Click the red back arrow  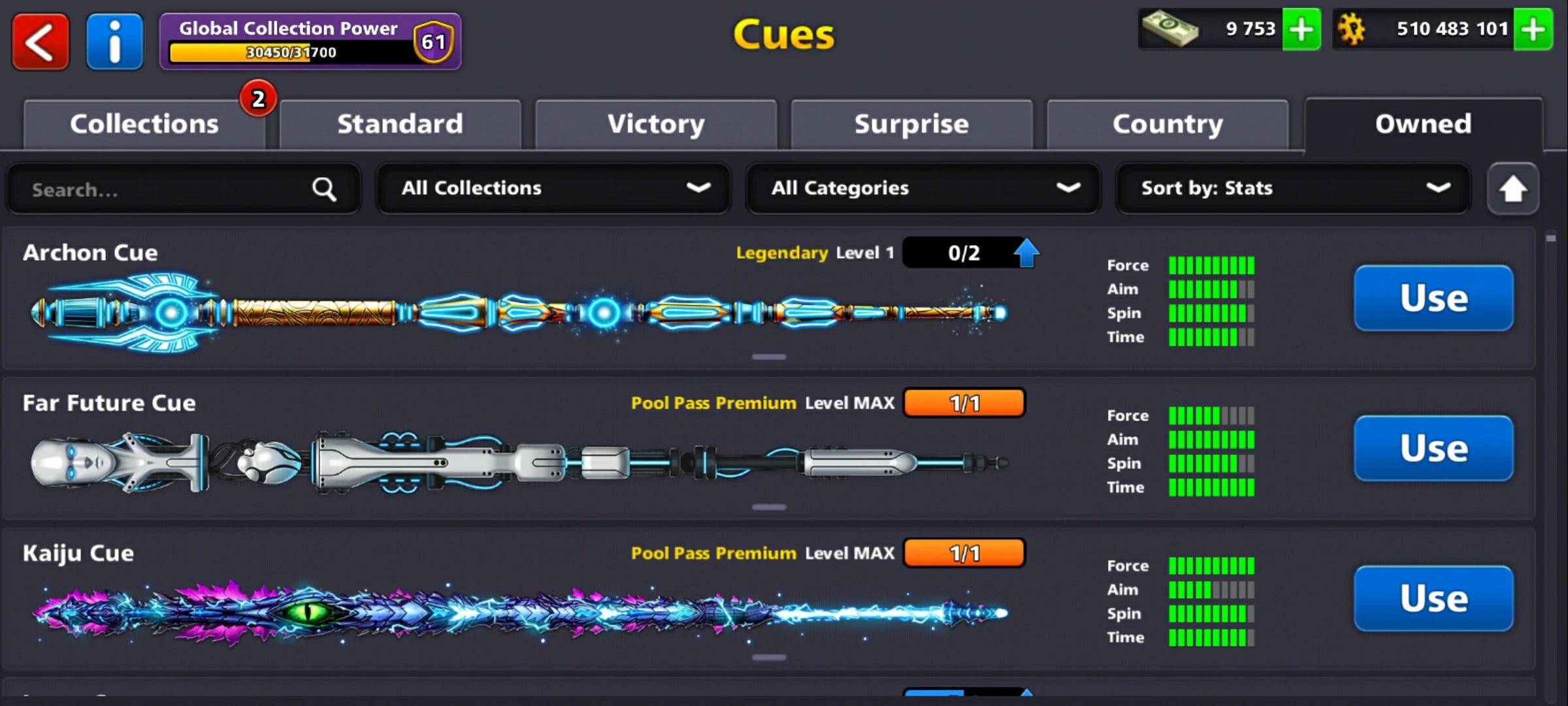(41, 41)
